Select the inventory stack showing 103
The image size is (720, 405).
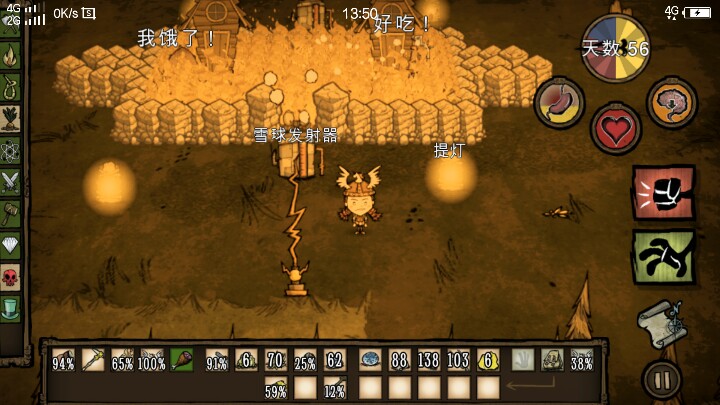point(459,360)
